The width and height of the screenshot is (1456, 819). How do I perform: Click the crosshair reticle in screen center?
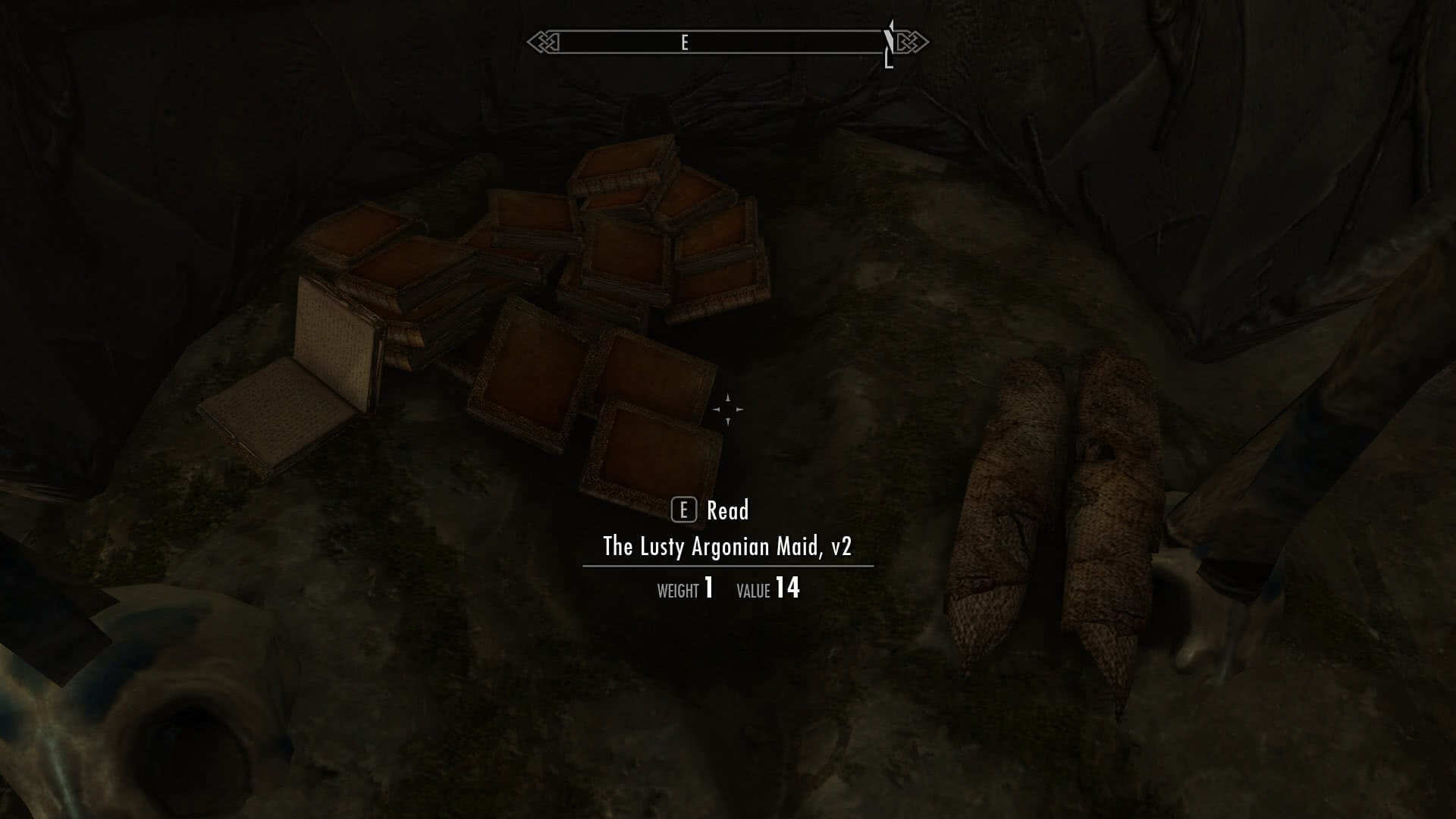729,409
